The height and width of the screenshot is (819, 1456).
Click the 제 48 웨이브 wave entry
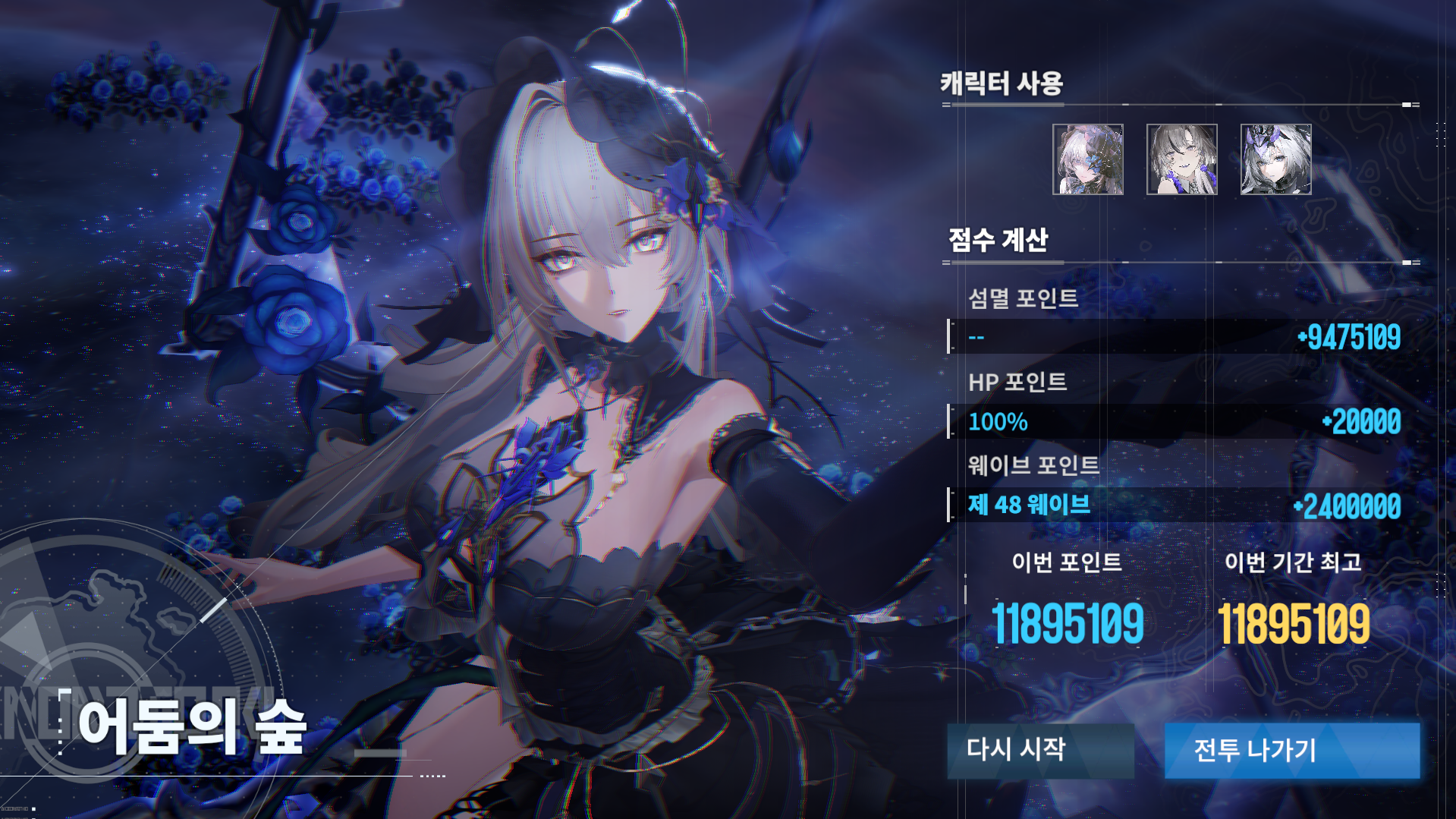click(1029, 506)
